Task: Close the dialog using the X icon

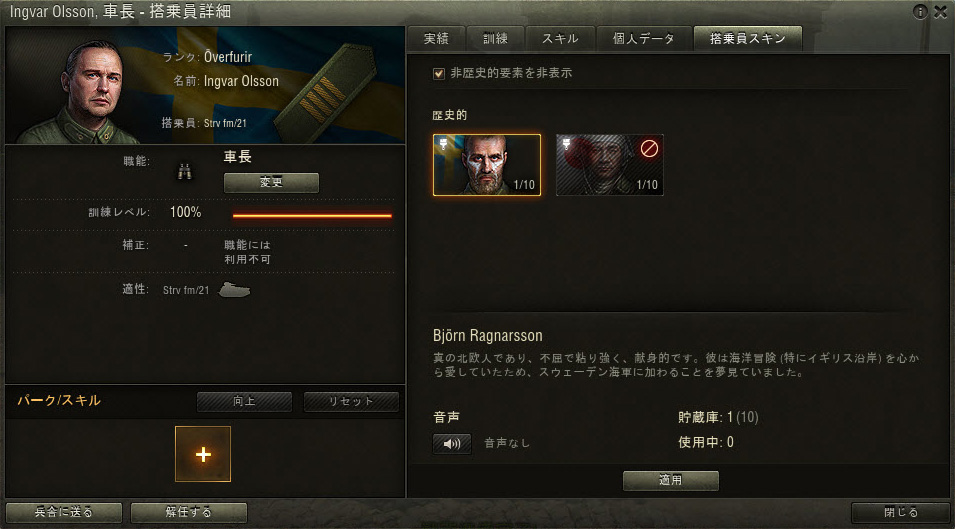Action: point(940,12)
